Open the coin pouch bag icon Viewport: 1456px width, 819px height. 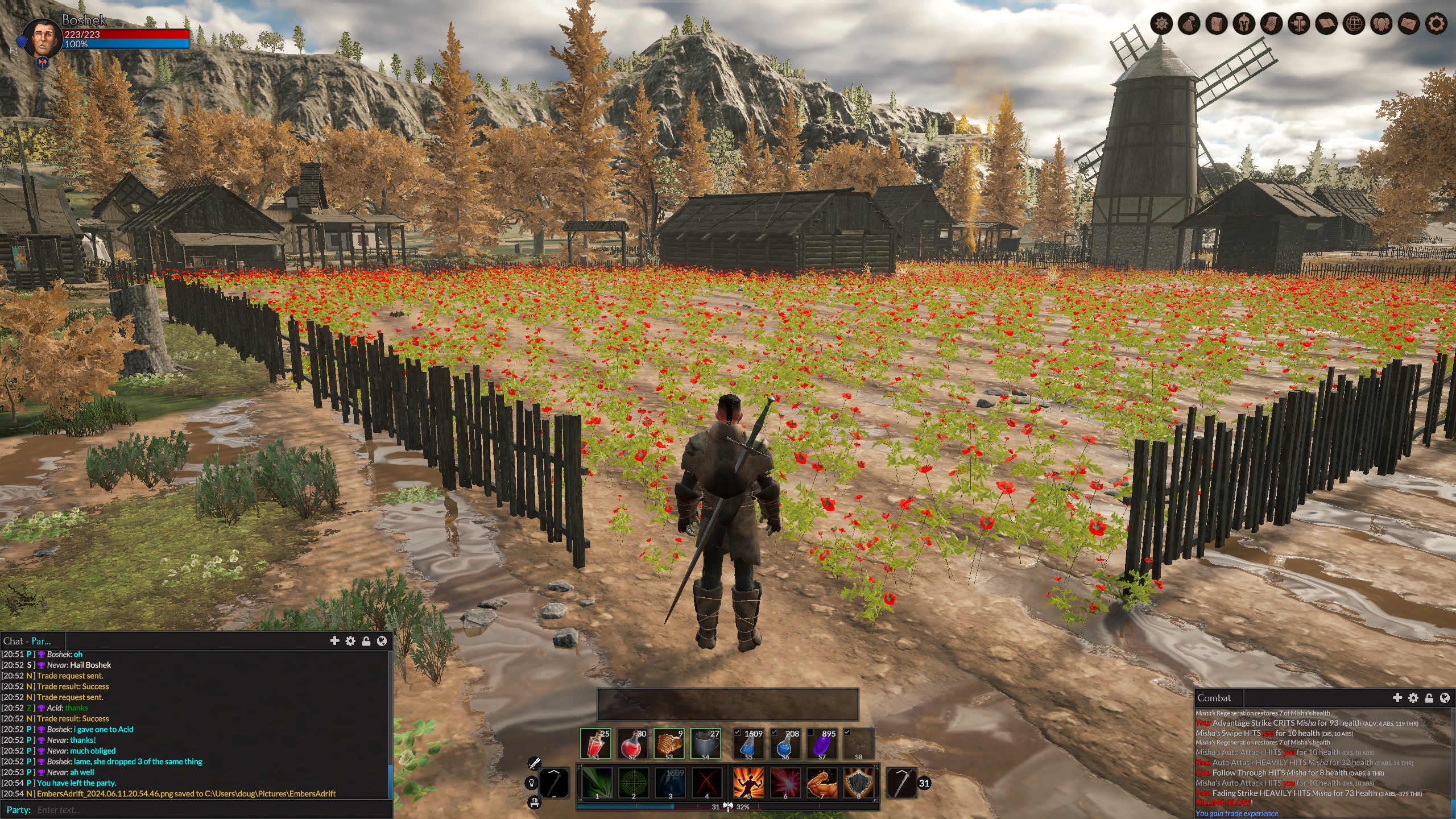tap(1189, 24)
